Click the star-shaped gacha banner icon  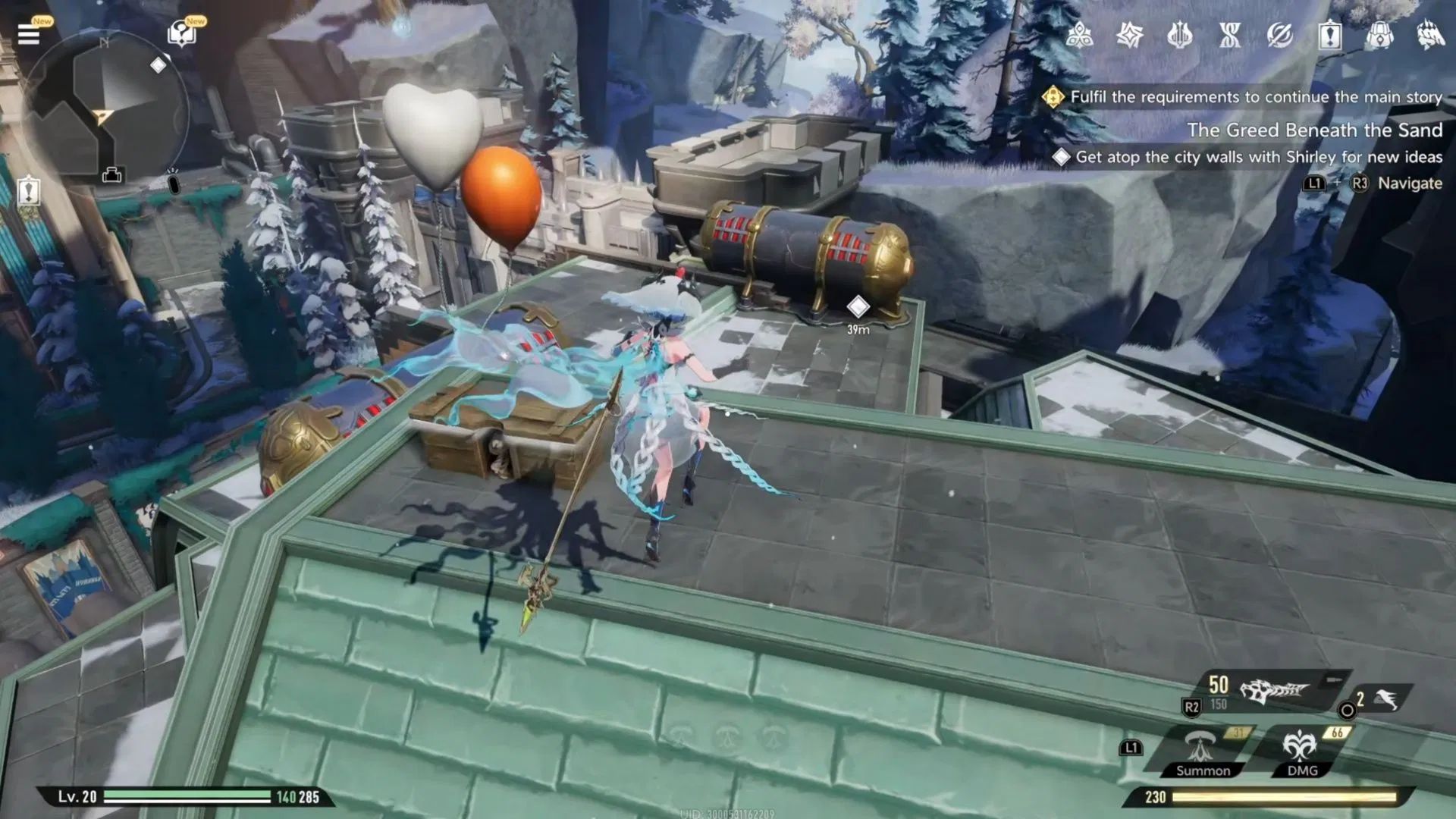coord(1131,34)
